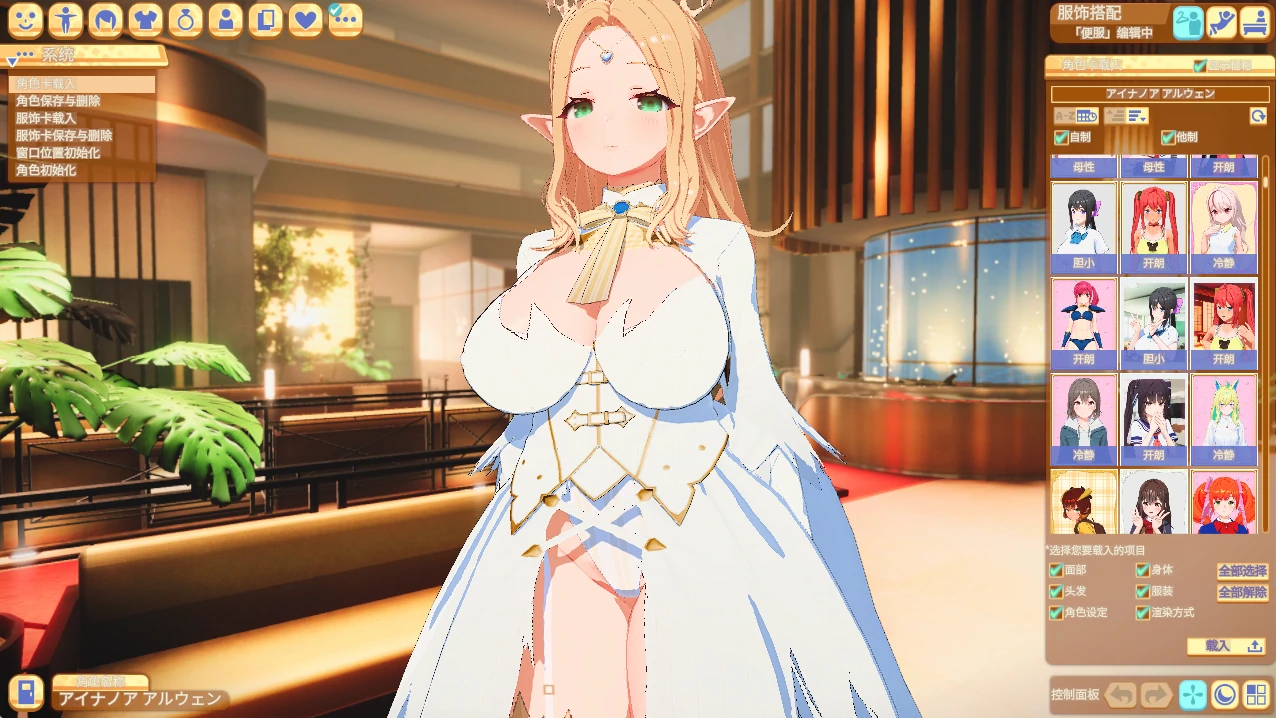Toggle the 显示性格 checkbox

1200,66
